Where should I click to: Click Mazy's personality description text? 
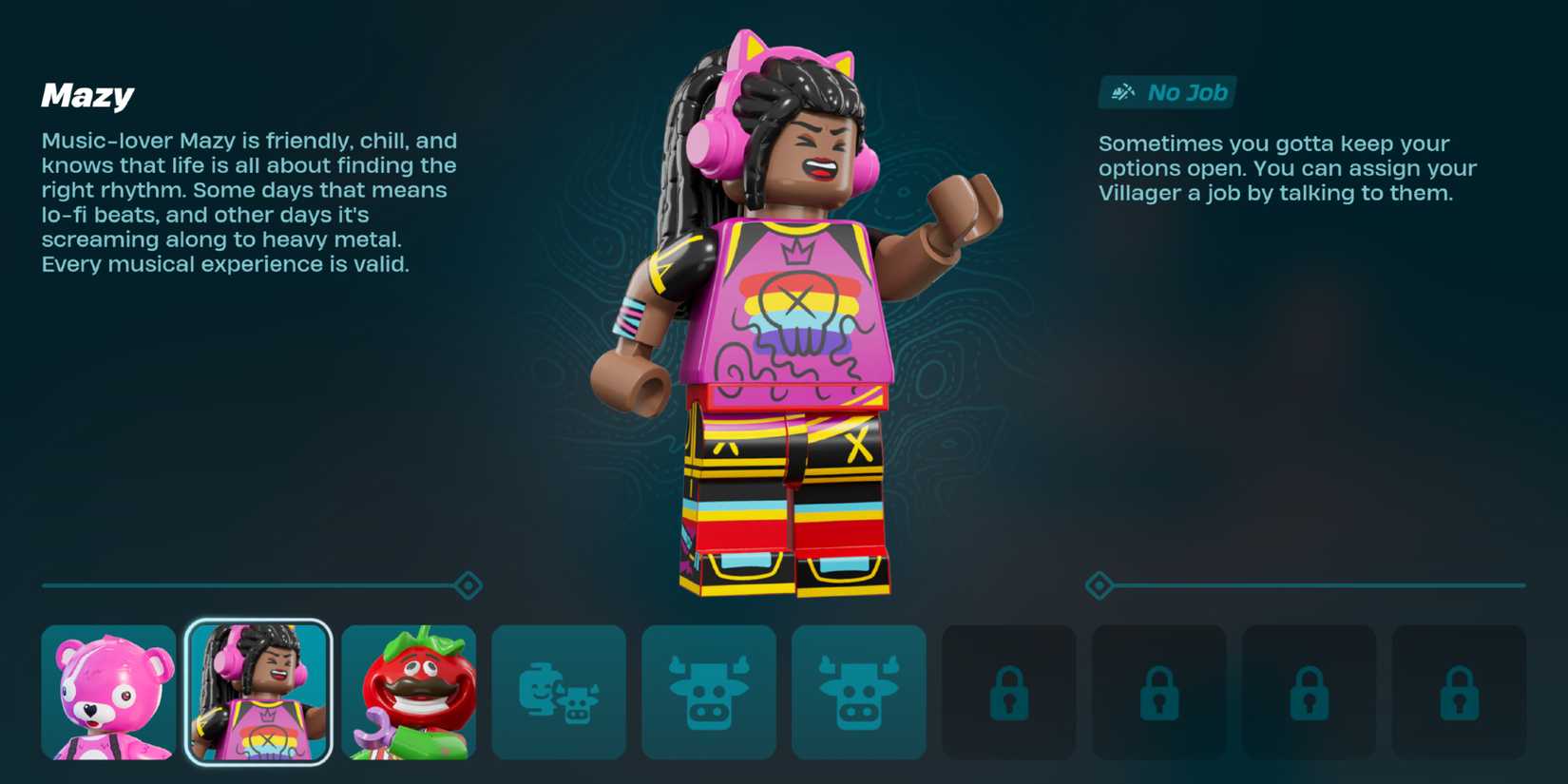(247, 202)
